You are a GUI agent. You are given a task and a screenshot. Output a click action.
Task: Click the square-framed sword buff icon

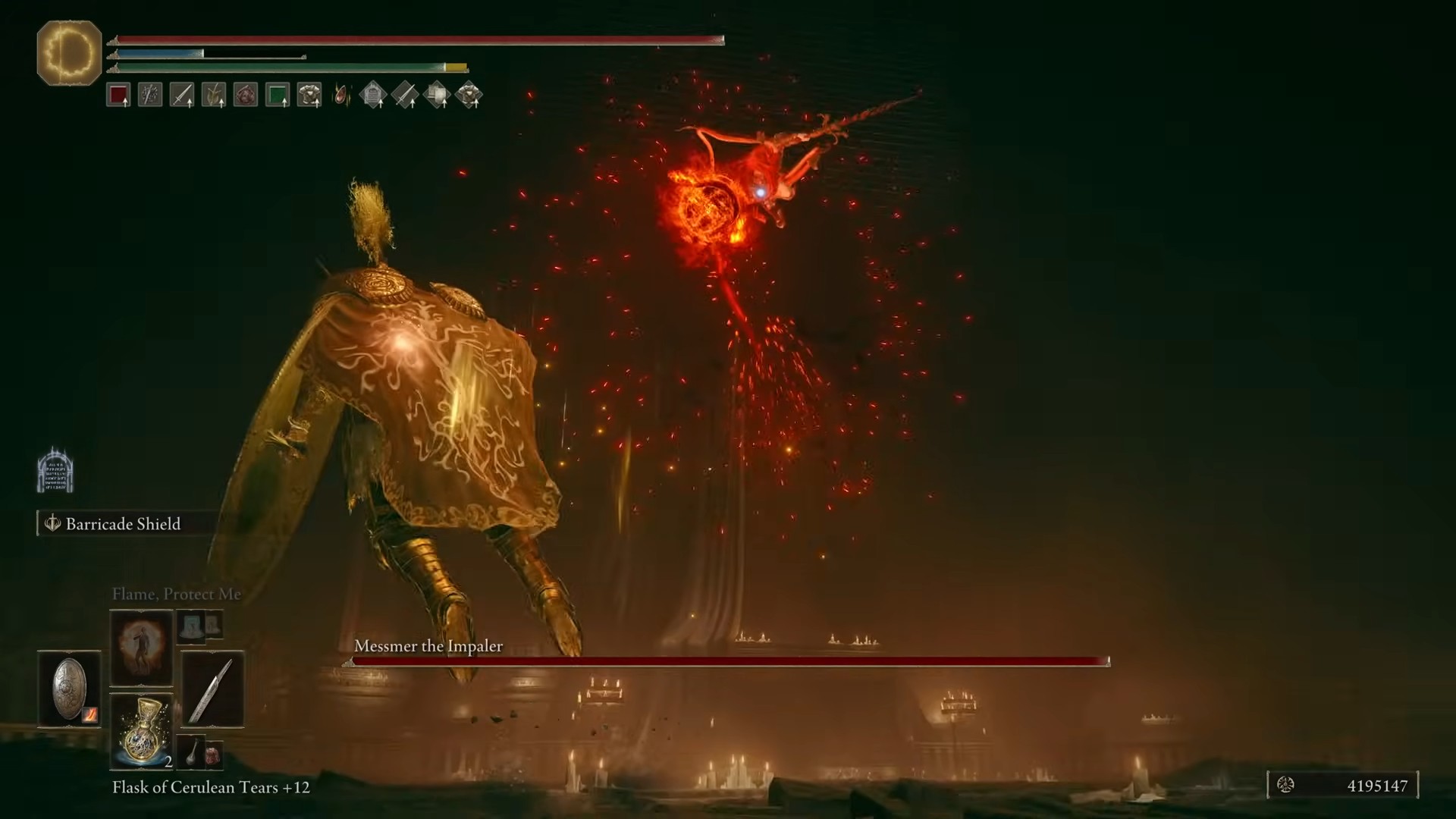182,95
